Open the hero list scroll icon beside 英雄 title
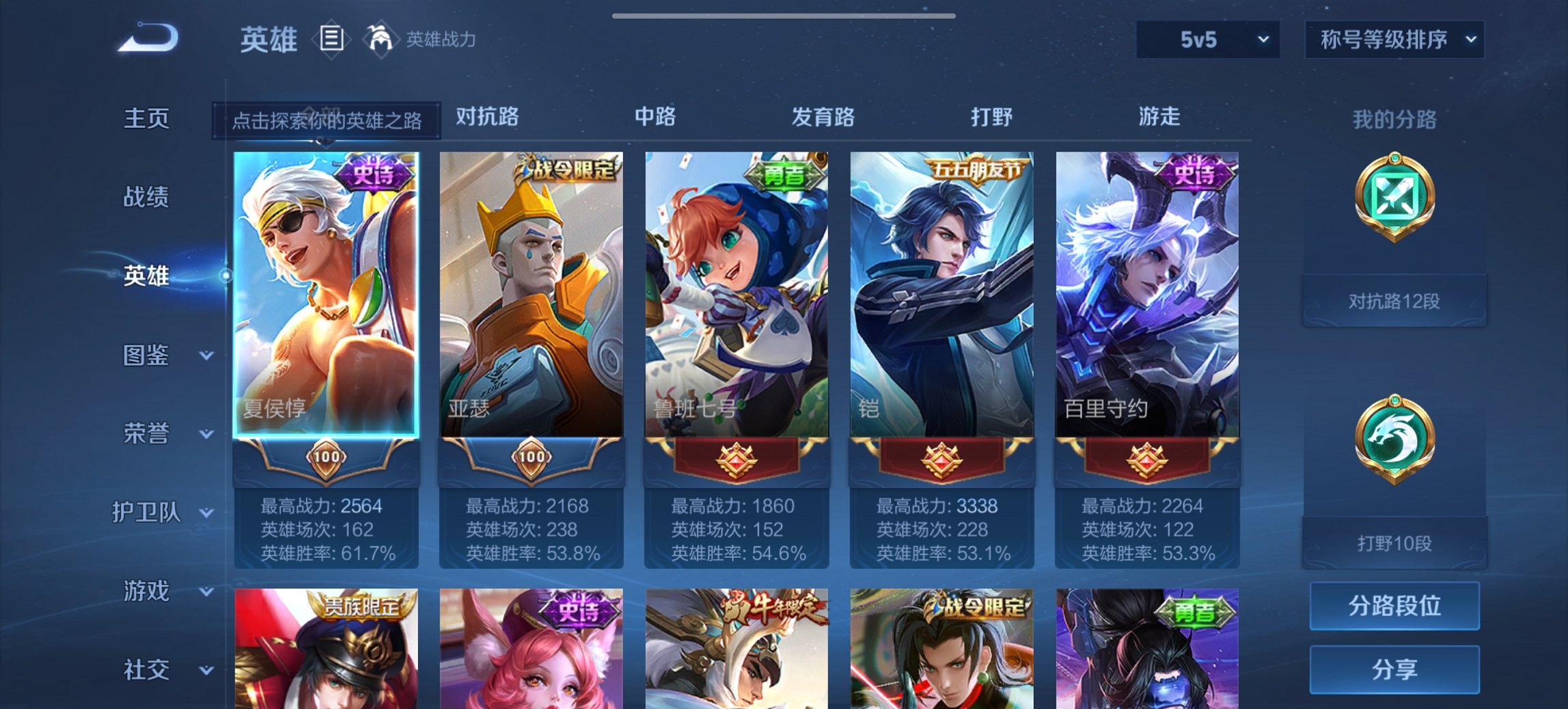The width and height of the screenshot is (1568, 709). click(x=333, y=40)
